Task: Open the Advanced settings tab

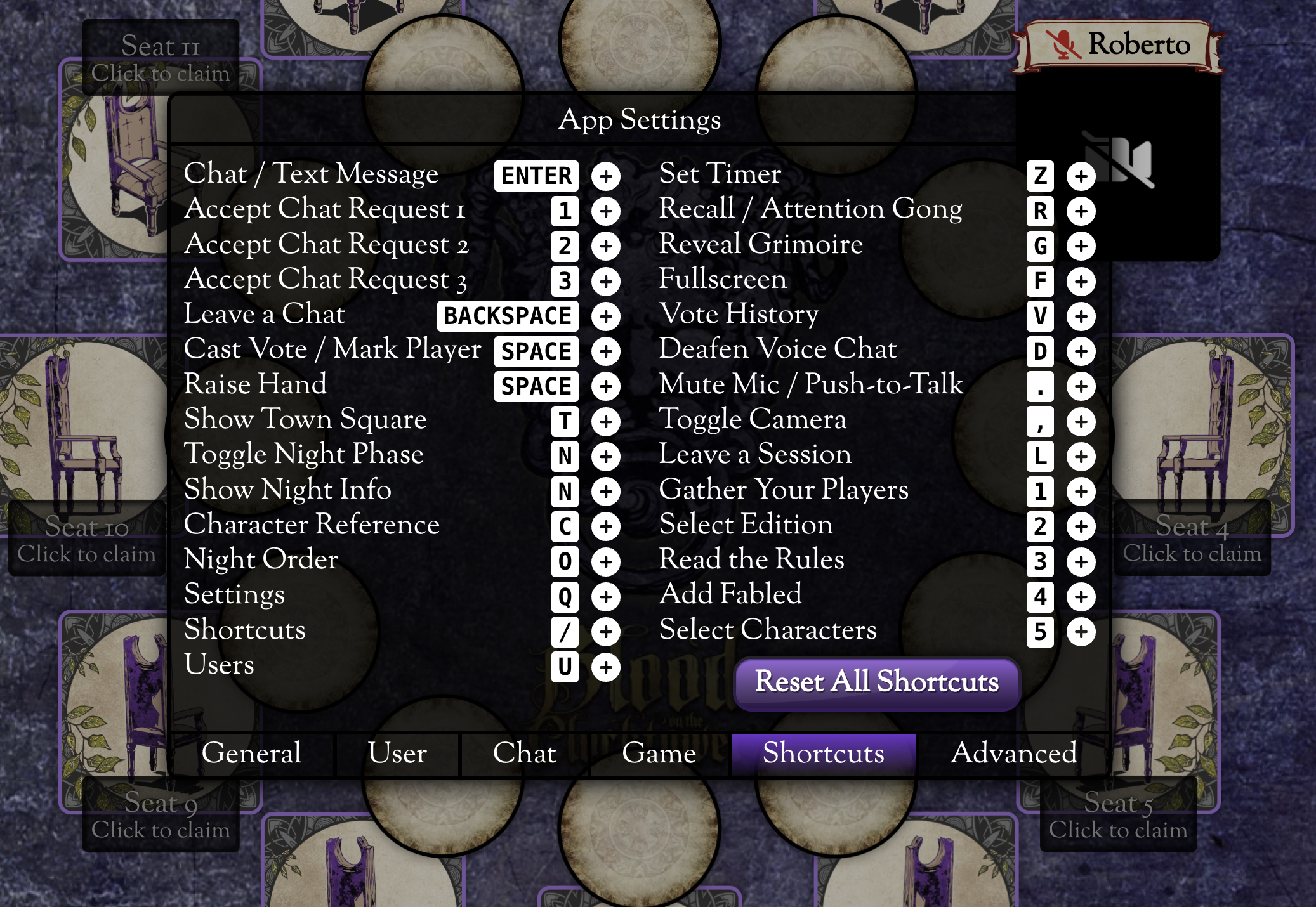Action: point(1013,754)
